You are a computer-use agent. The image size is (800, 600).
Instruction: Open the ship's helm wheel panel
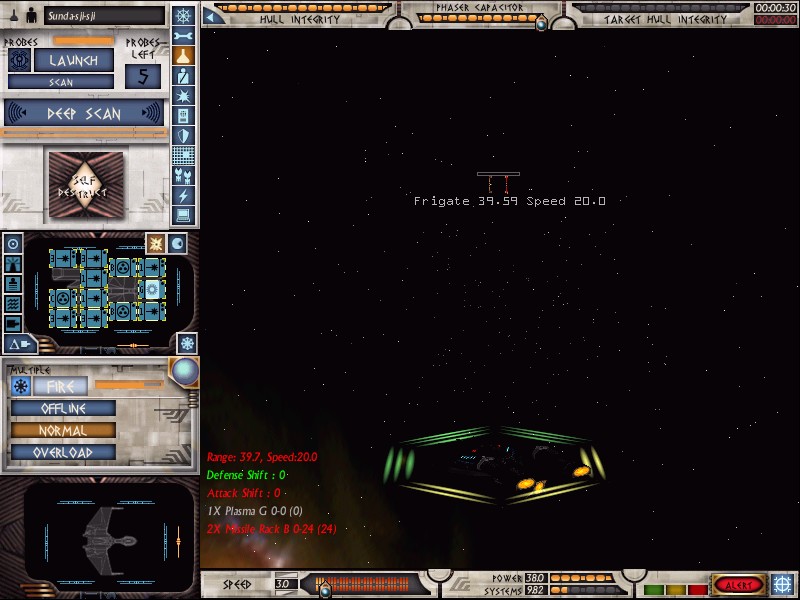183,15
